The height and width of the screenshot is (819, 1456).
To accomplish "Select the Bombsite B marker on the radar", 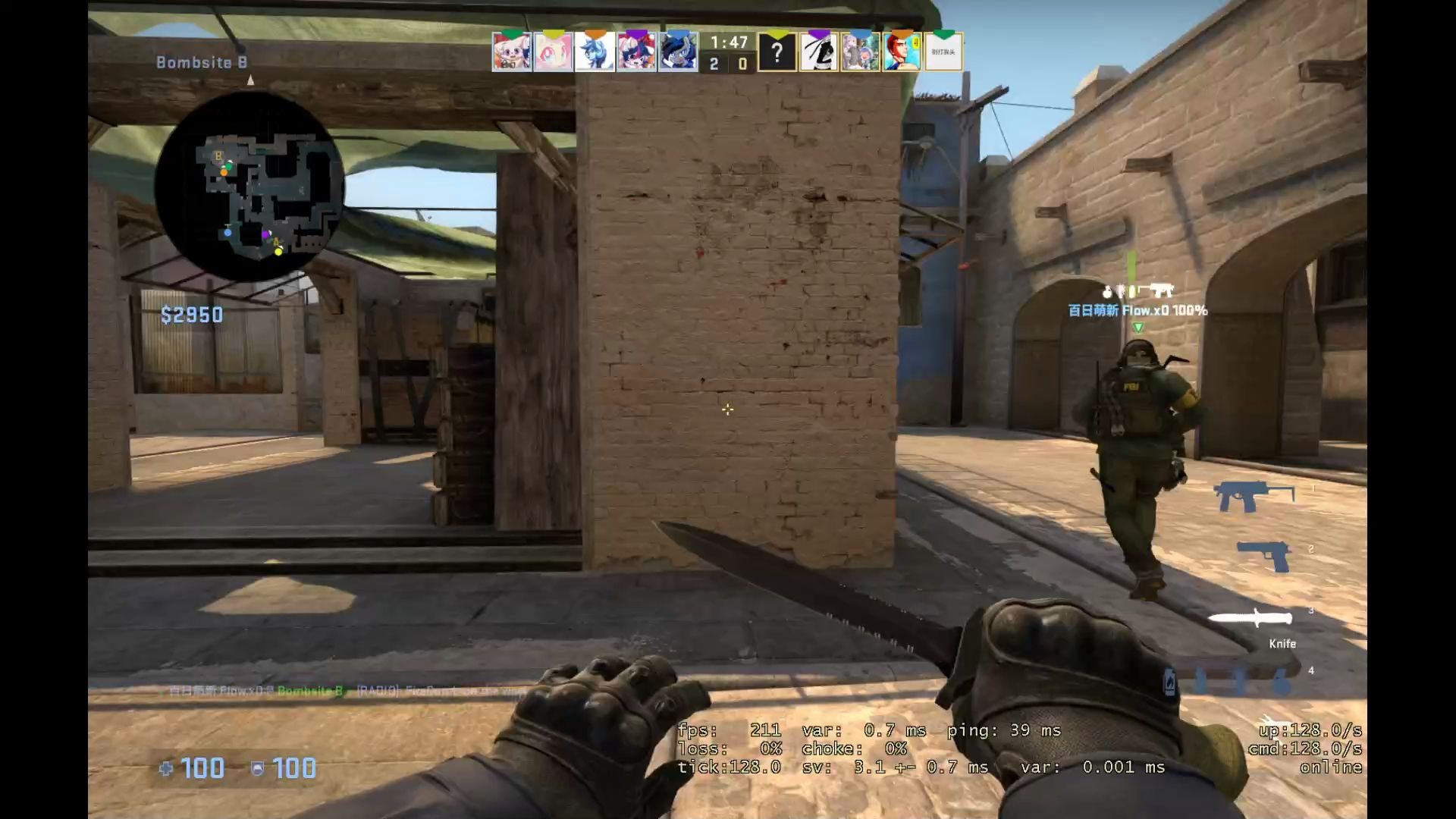I will tap(218, 154).
